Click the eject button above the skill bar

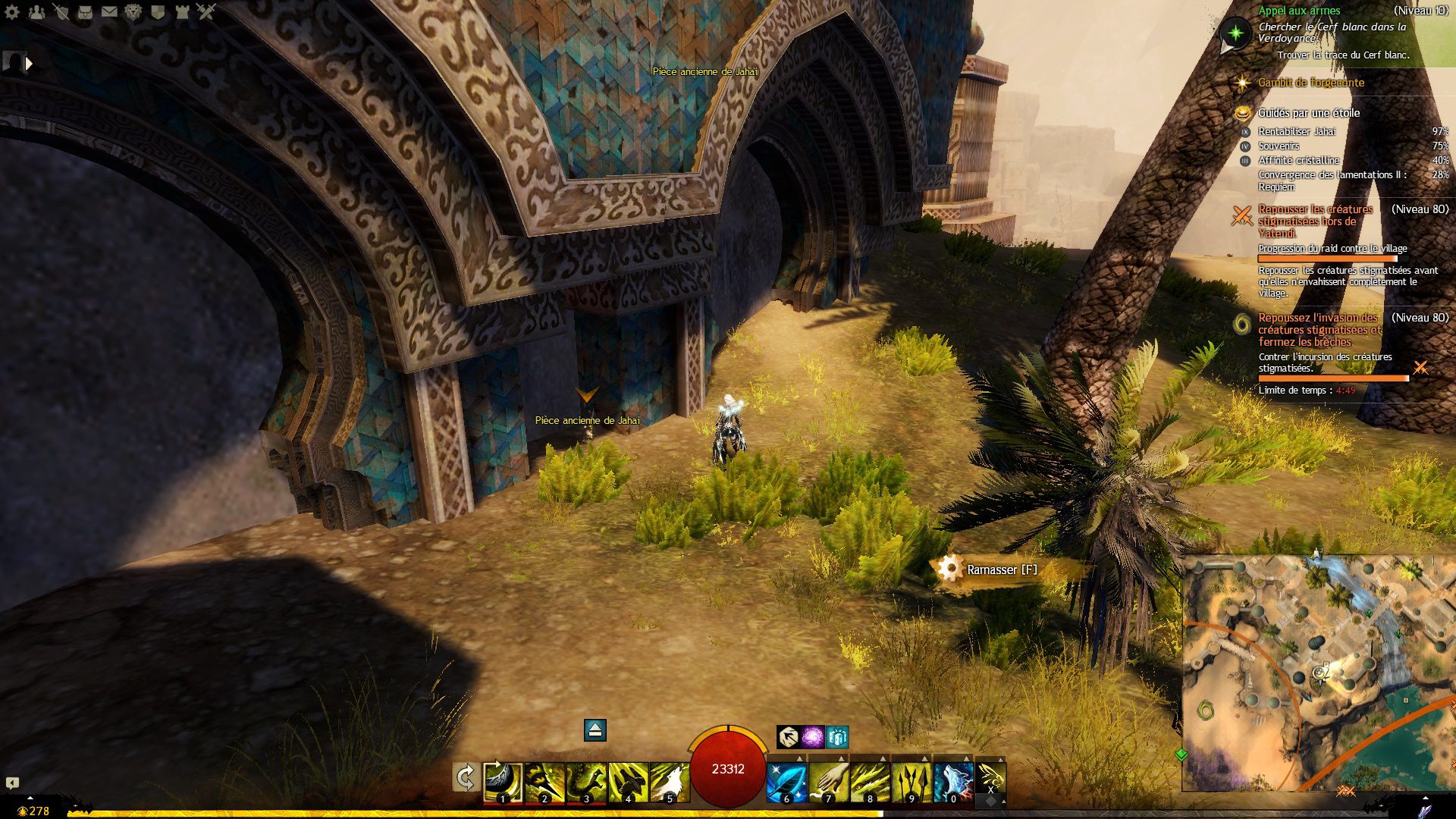pos(595,730)
